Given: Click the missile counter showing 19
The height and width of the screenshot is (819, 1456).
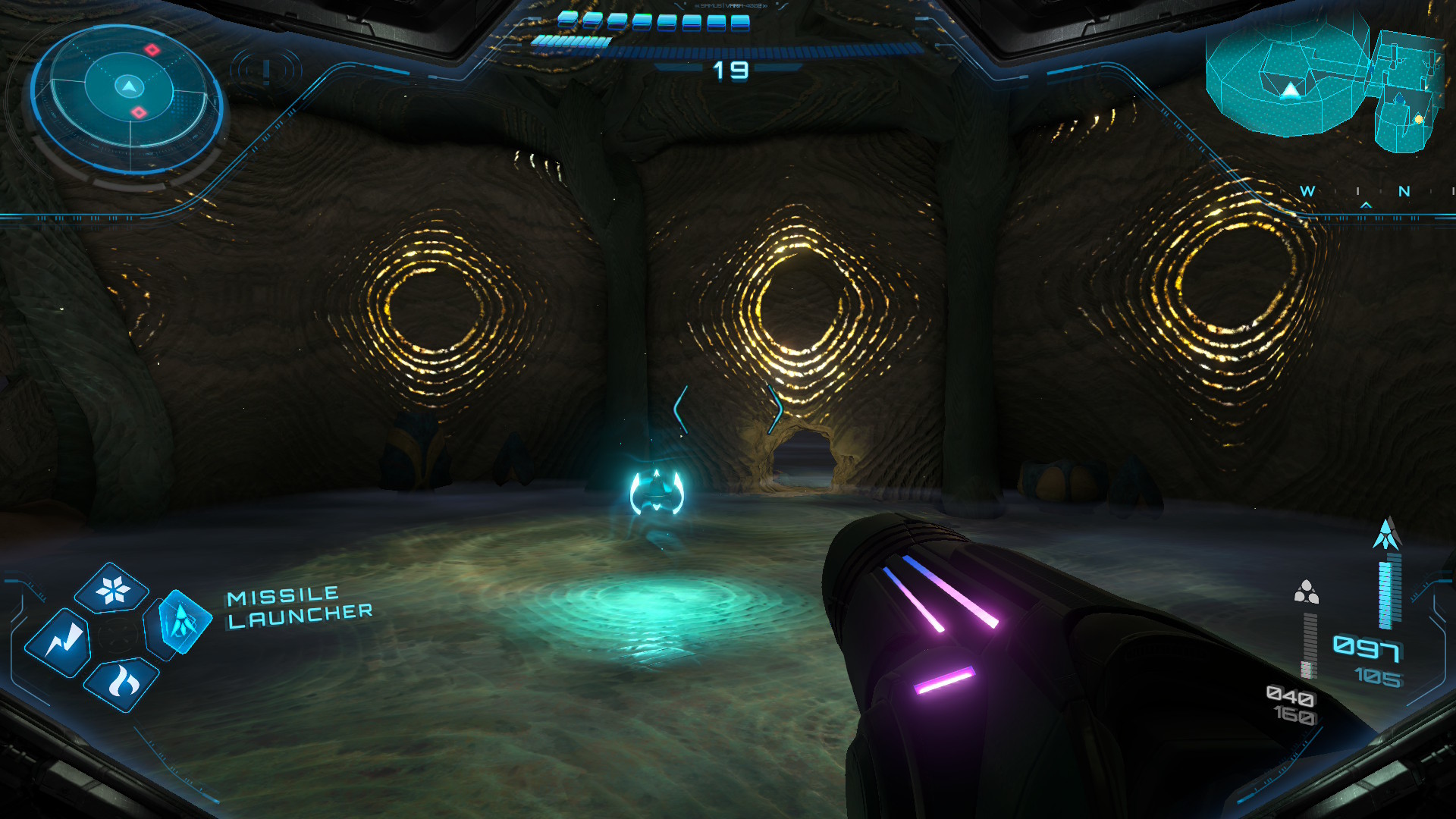Looking at the screenshot, I should [x=730, y=70].
